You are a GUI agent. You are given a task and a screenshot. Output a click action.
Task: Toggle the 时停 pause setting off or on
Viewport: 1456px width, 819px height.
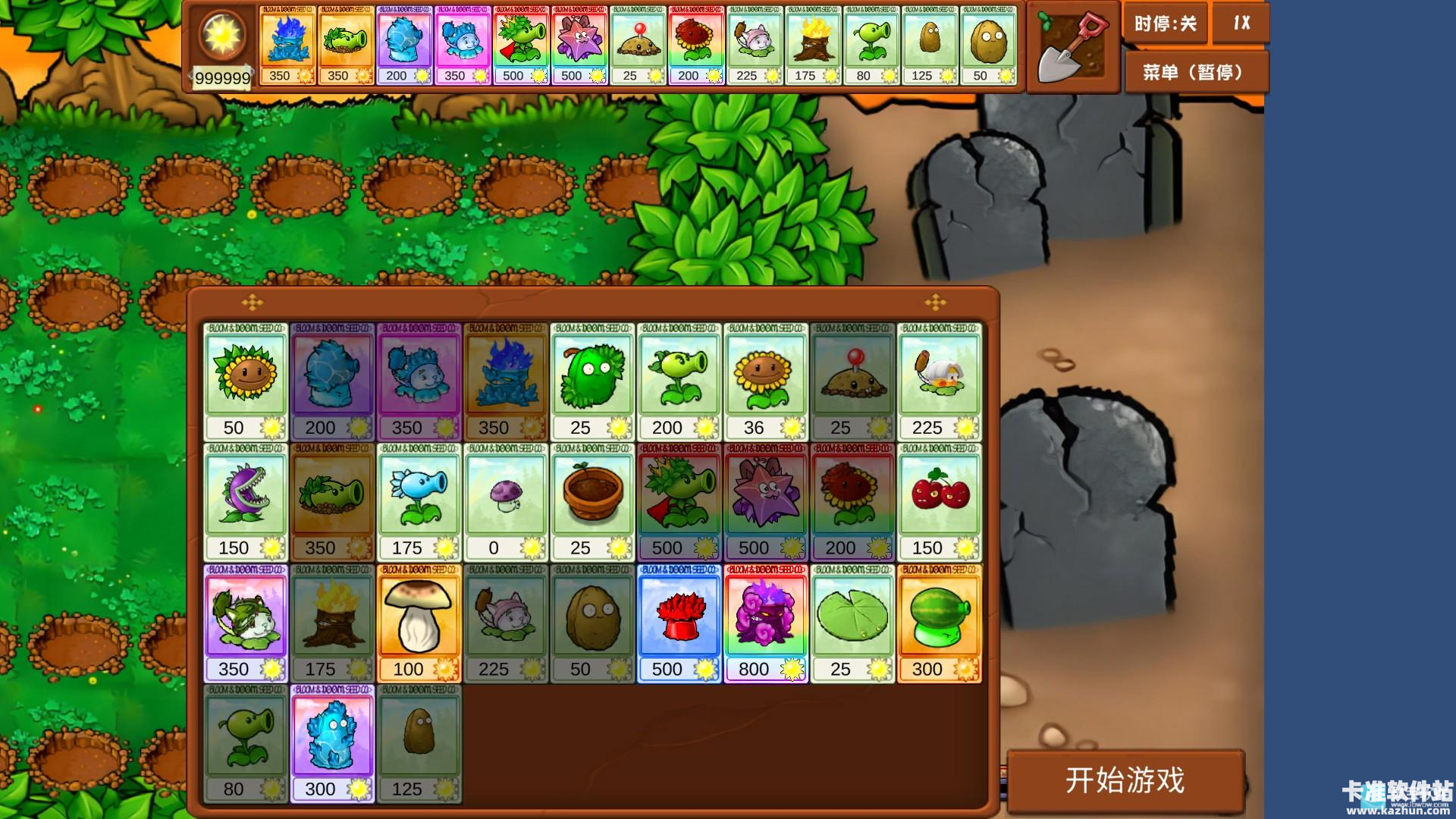(x=1165, y=24)
